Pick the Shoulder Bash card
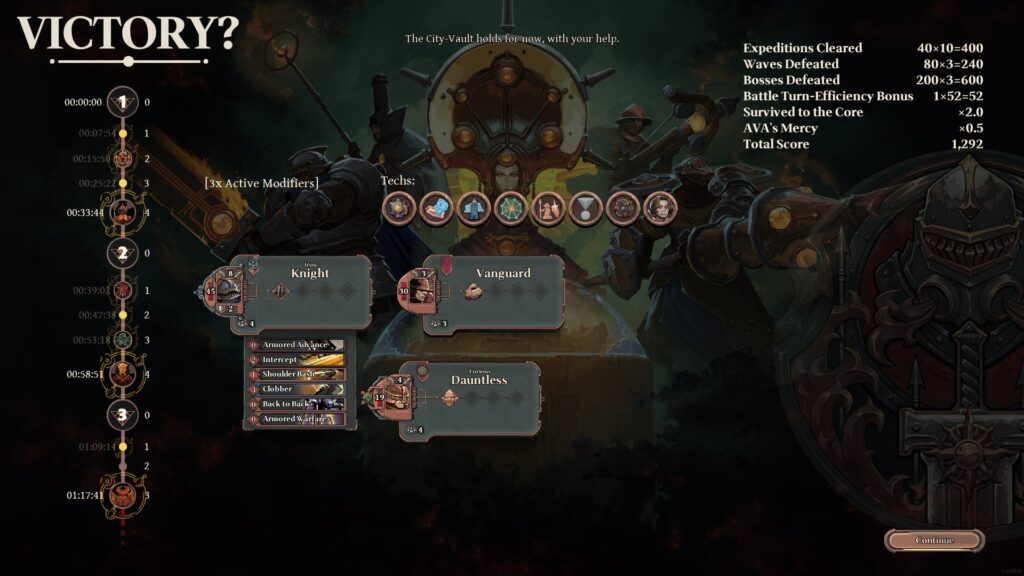Screen dimensions: 1024x576 (x=296, y=374)
